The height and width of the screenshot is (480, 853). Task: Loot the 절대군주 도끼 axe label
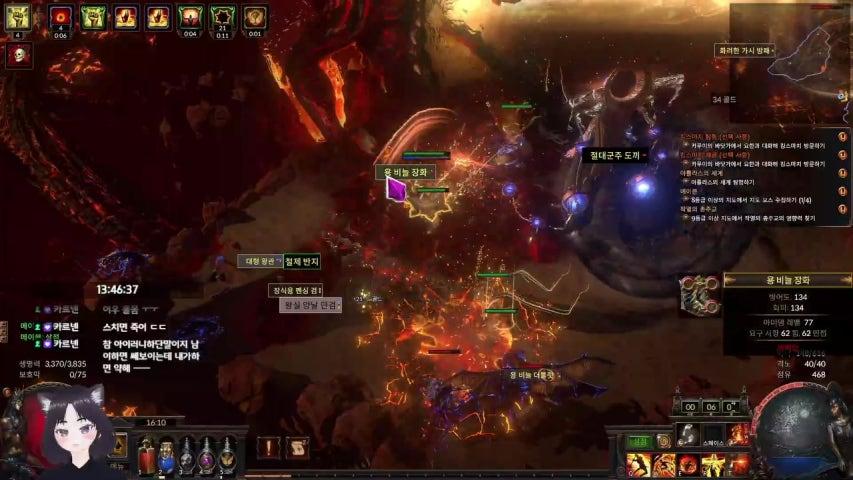pos(612,156)
